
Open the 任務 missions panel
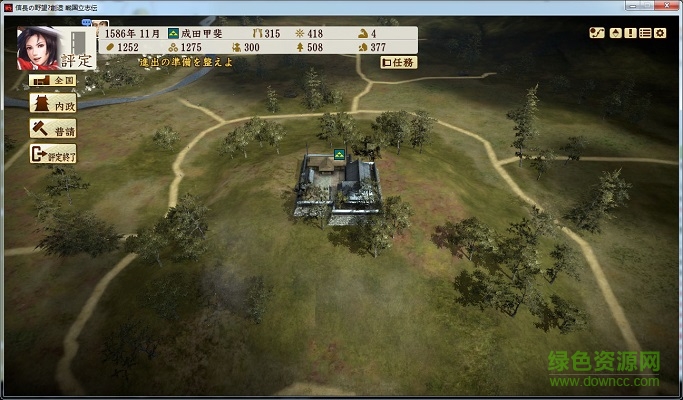(399, 62)
